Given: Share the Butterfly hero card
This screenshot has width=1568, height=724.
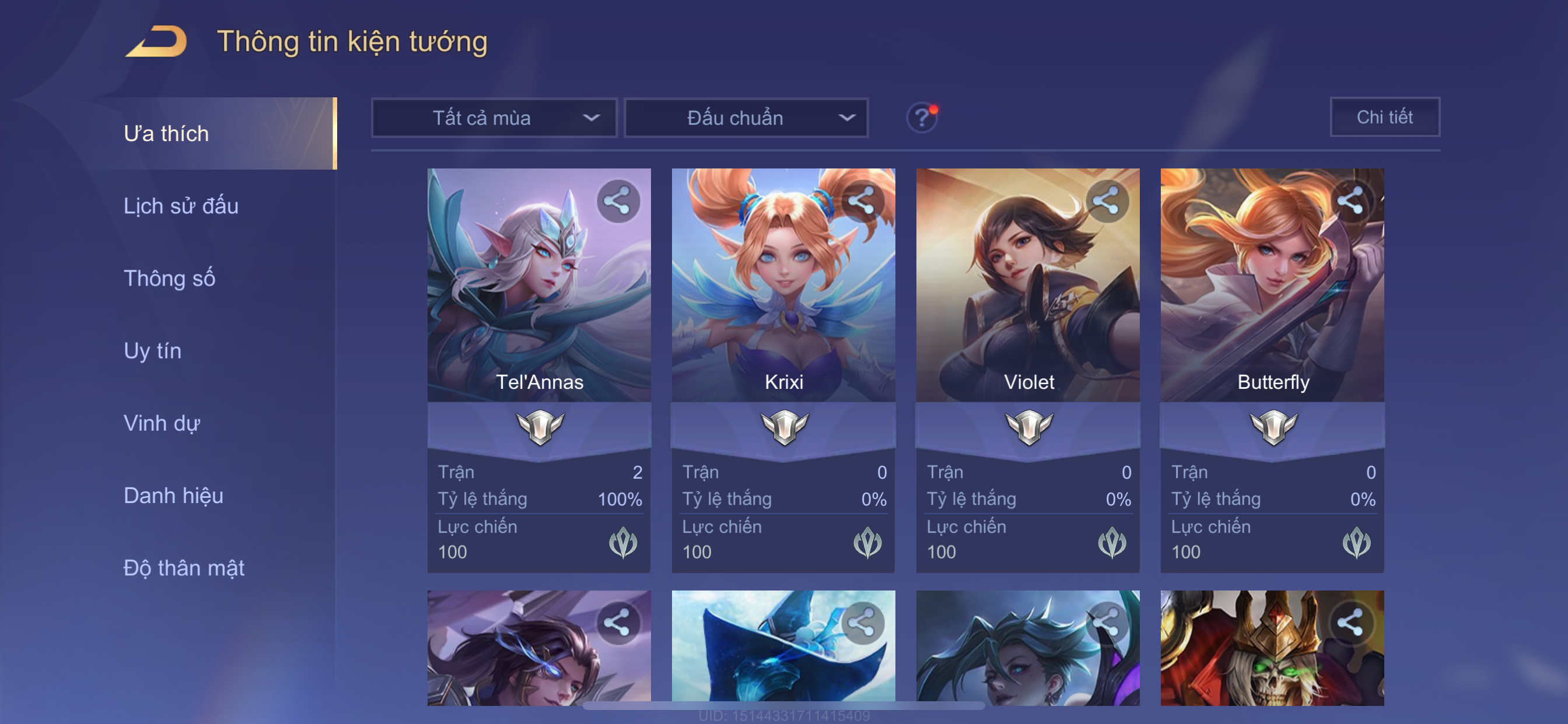Looking at the screenshot, I should click(1350, 201).
